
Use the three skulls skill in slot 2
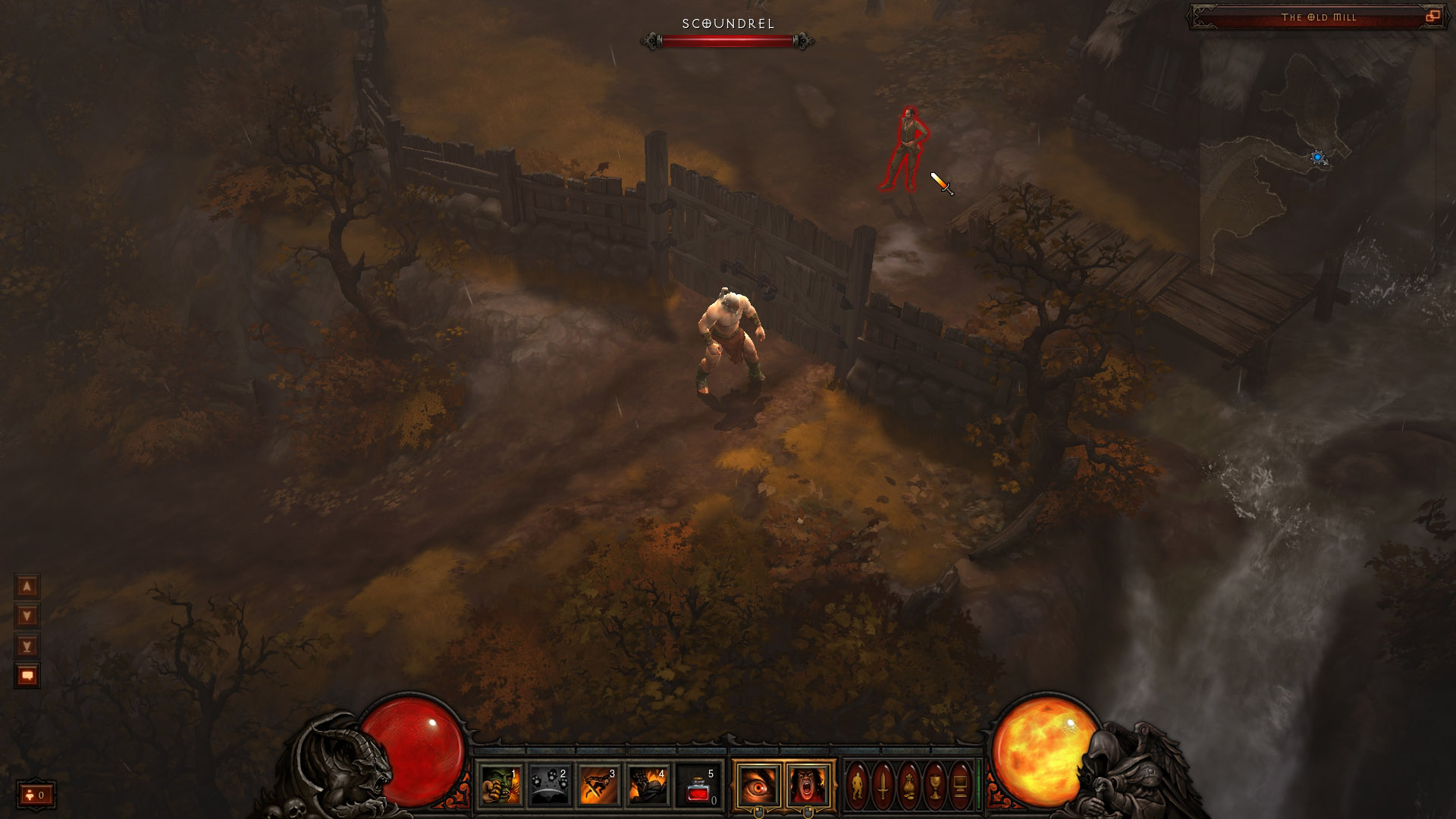click(550, 785)
